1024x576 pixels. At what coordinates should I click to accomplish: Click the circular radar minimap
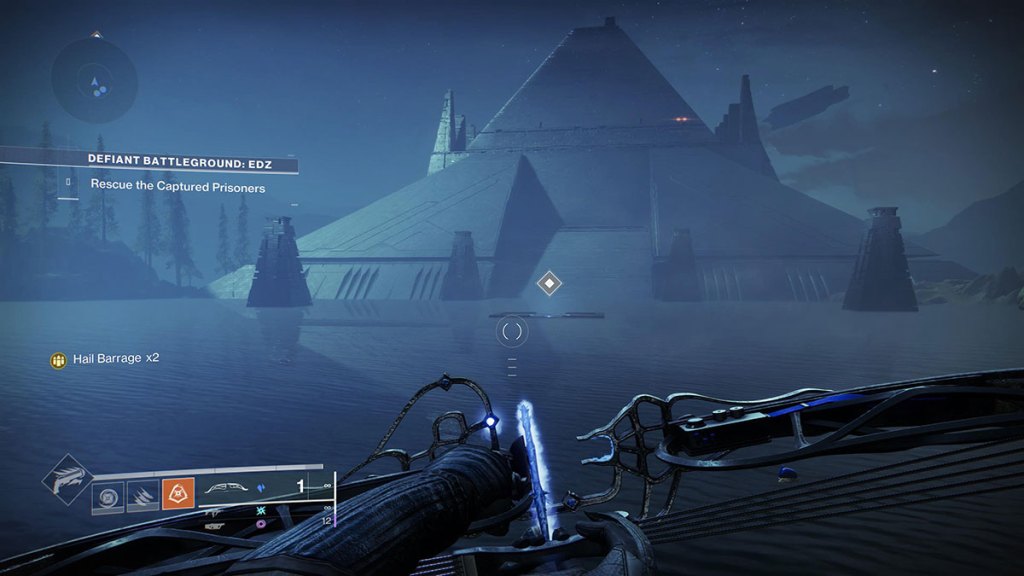point(95,81)
